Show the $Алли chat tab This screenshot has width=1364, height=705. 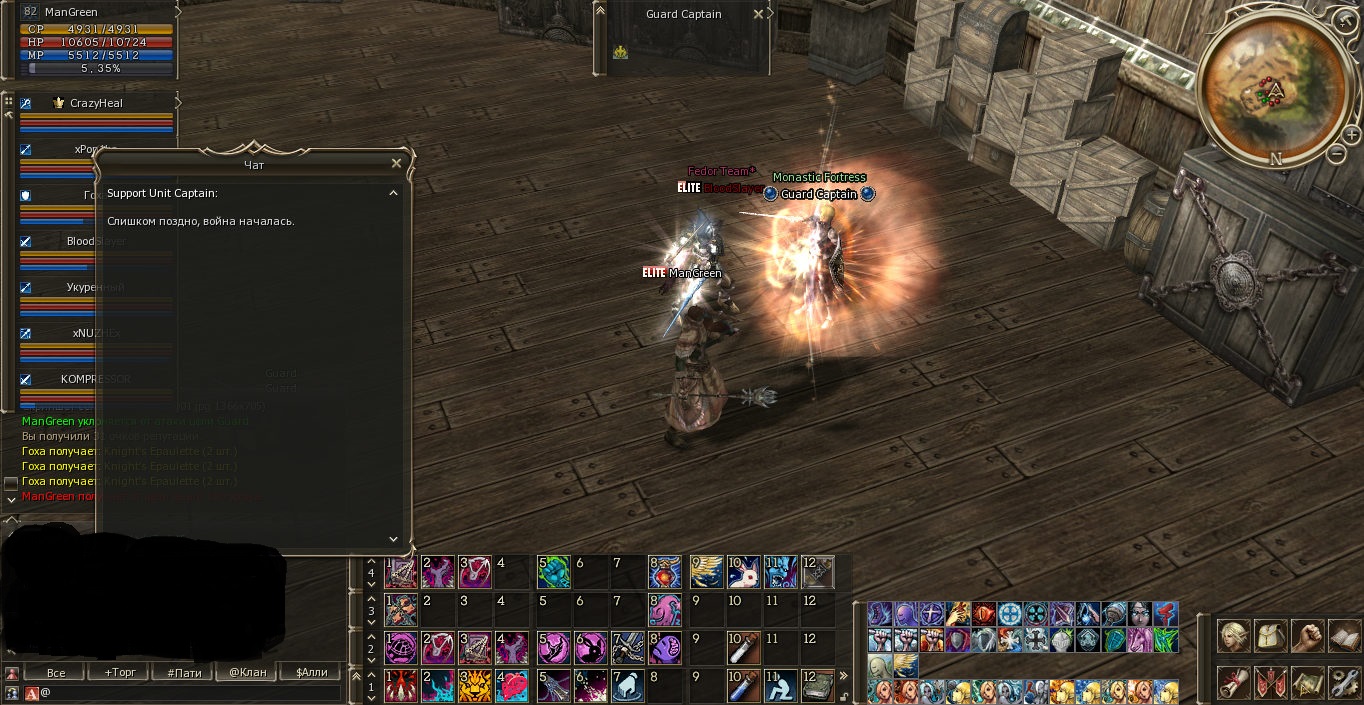pyautogui.click(x=312, y=672)
